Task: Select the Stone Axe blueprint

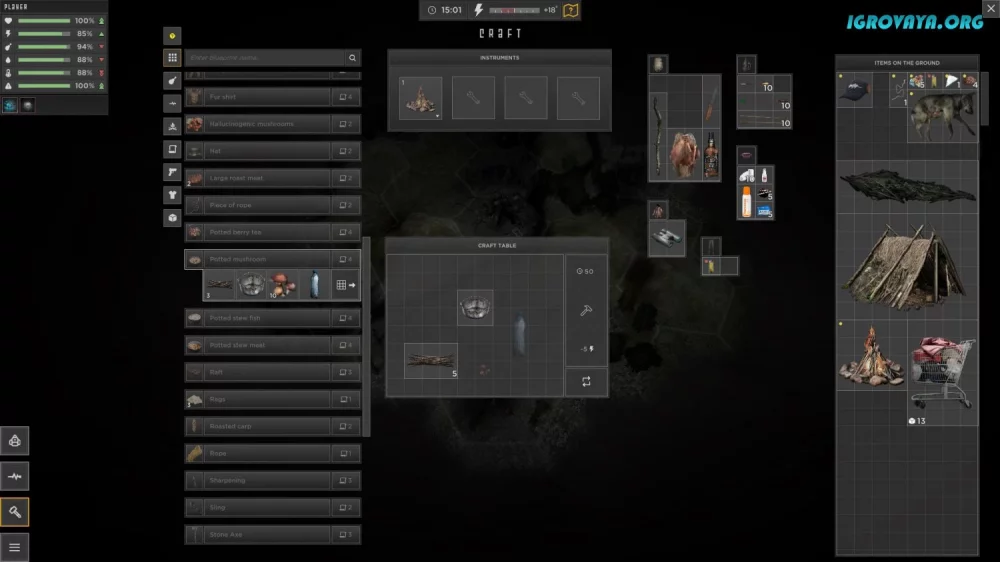Action: pos(258,534)
